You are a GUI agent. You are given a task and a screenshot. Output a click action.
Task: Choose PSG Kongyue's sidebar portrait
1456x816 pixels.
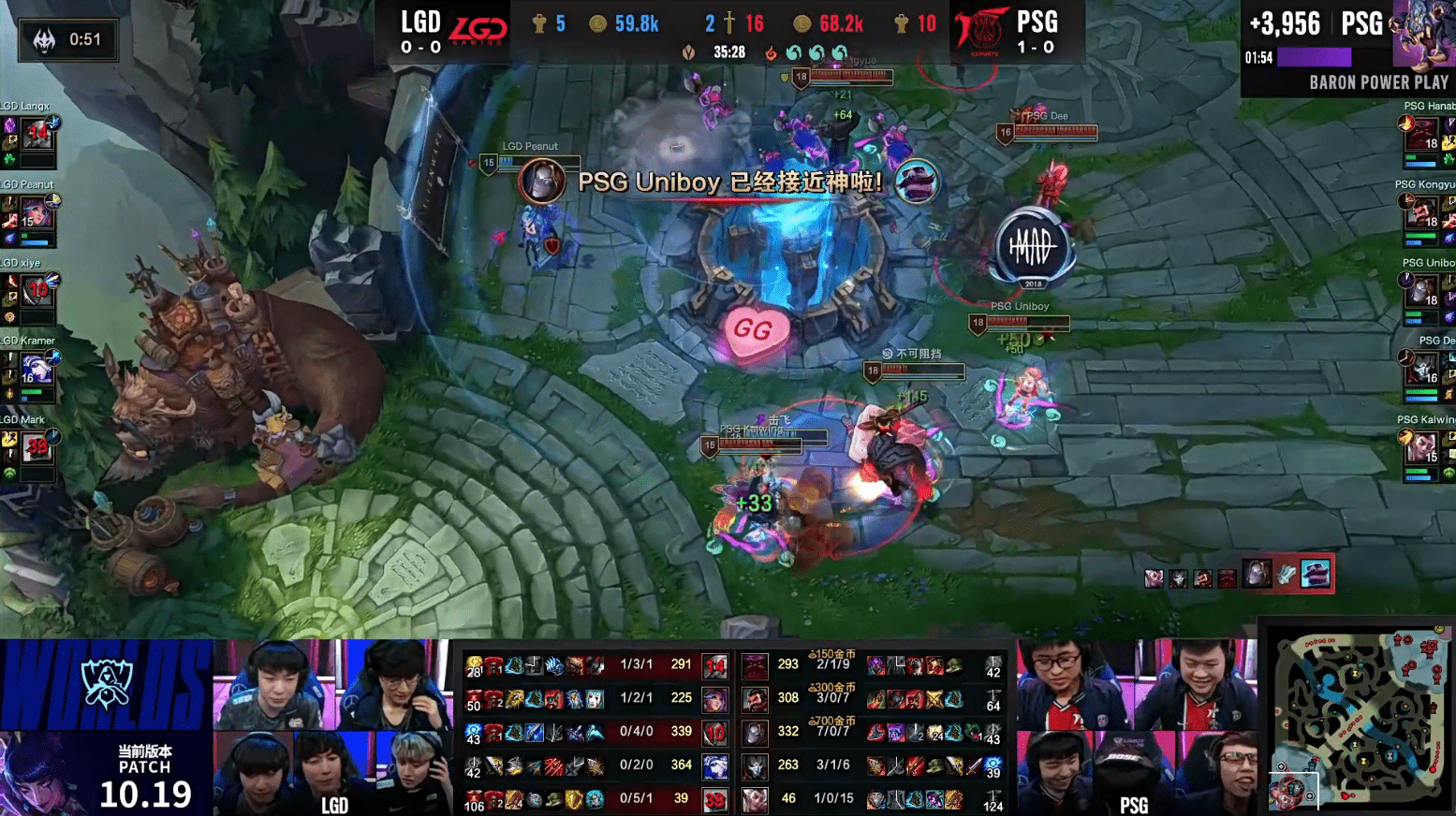[x=1420, y=214]
